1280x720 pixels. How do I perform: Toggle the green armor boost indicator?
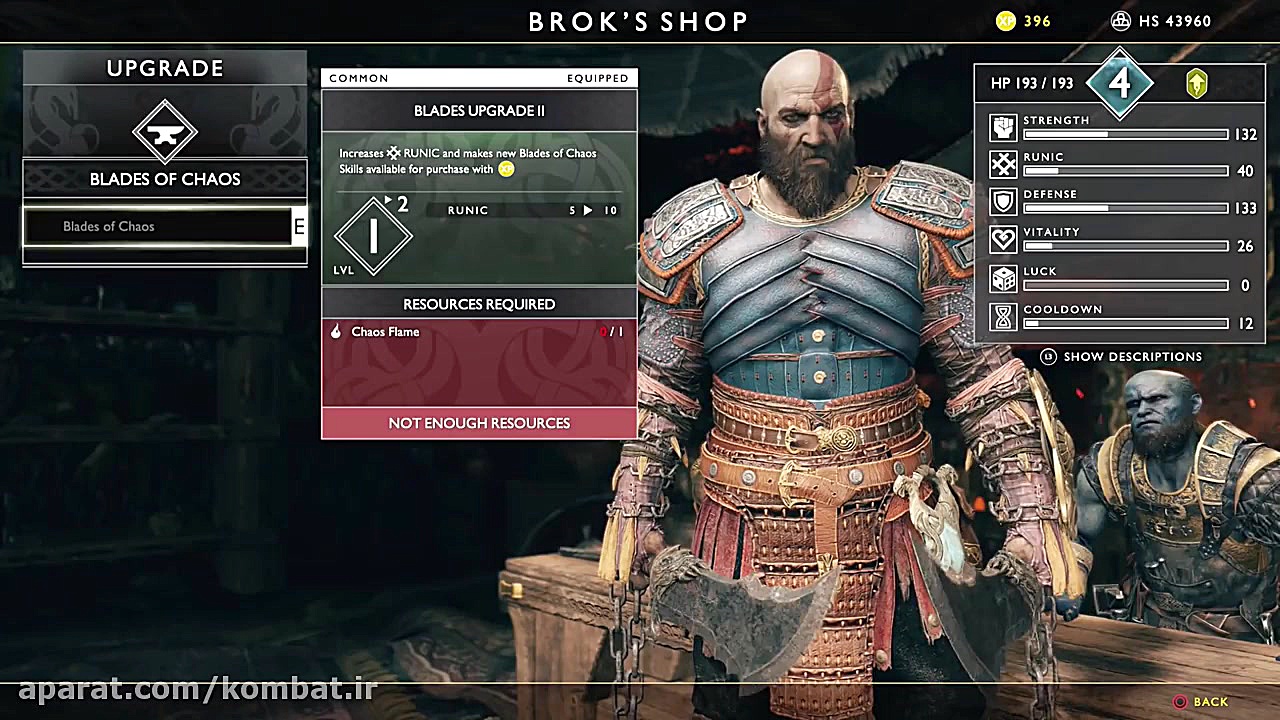[x=1196, y=84]
